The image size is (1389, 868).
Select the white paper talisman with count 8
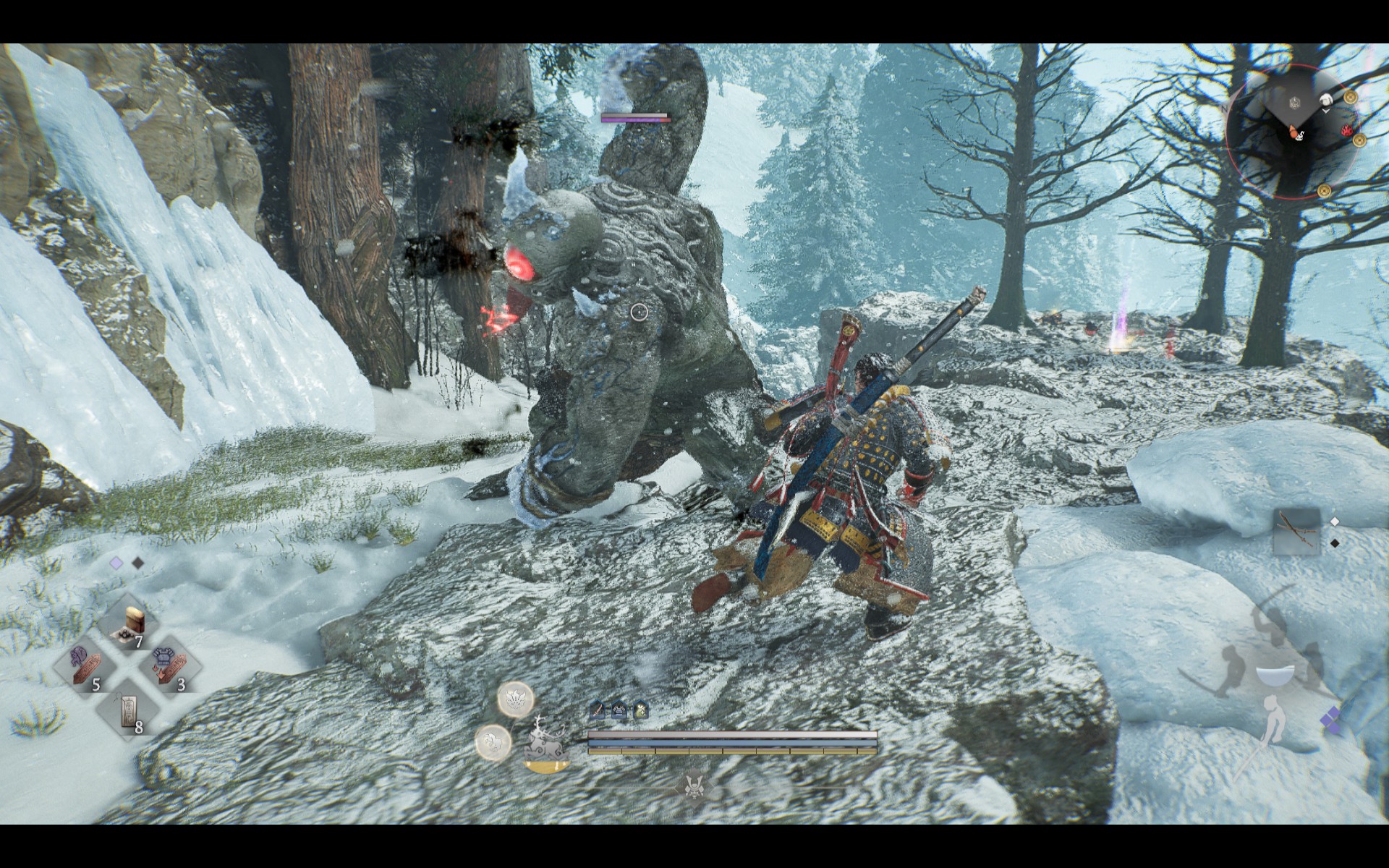[129, 710]
